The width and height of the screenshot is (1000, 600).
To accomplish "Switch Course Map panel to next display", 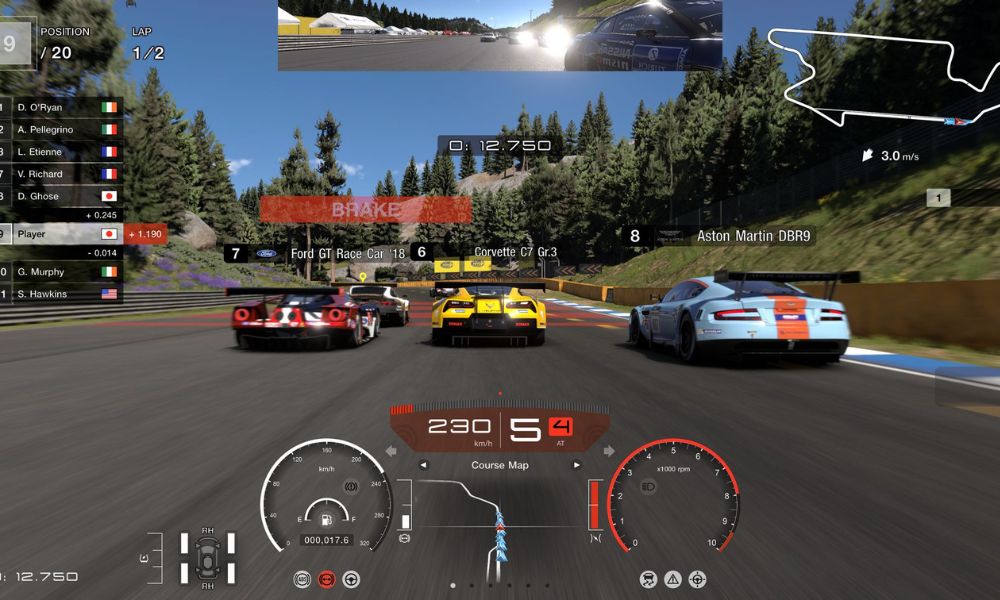I will [x=576, y=465].
